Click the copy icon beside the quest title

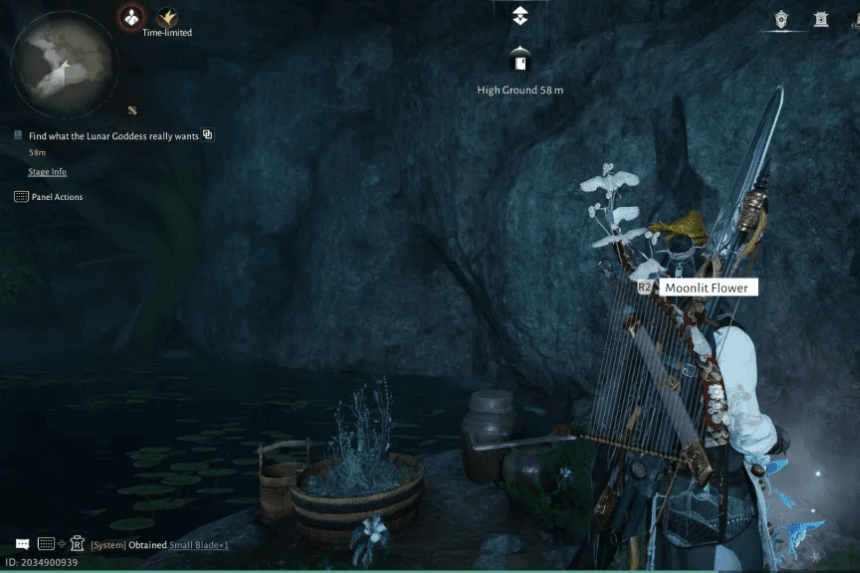coord(208,135)
